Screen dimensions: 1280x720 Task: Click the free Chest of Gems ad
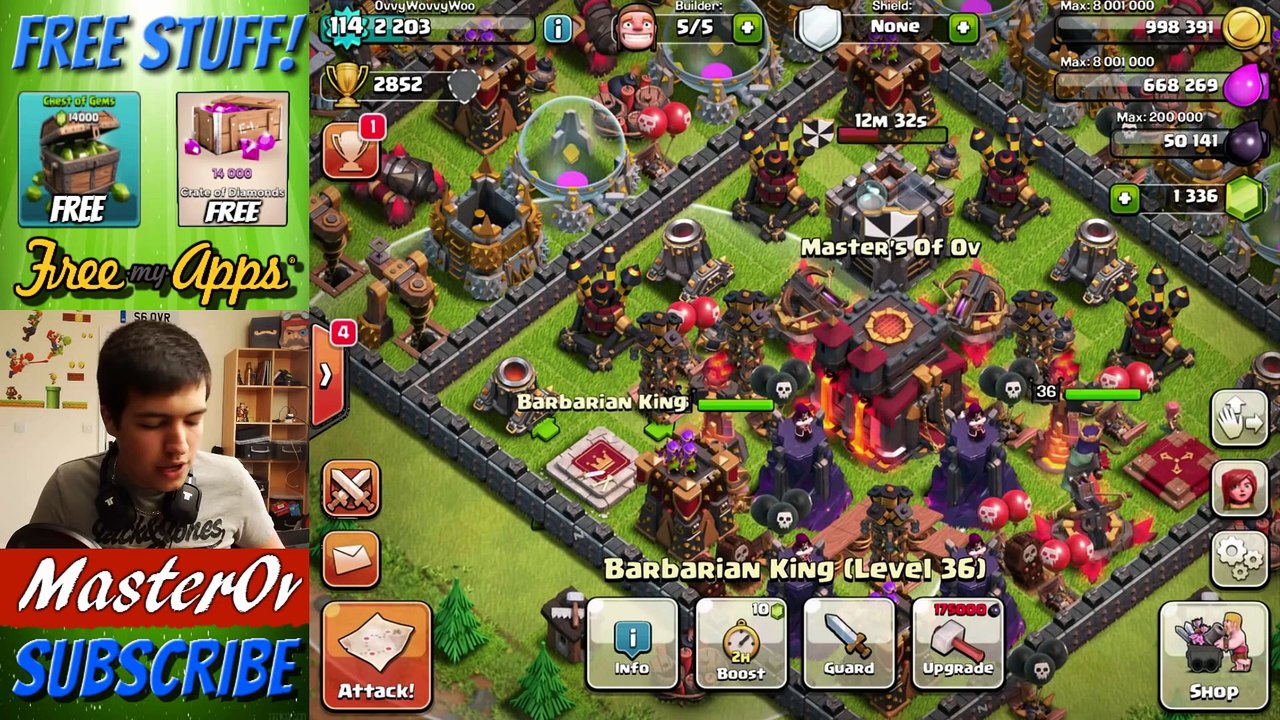tap(79, 158)
